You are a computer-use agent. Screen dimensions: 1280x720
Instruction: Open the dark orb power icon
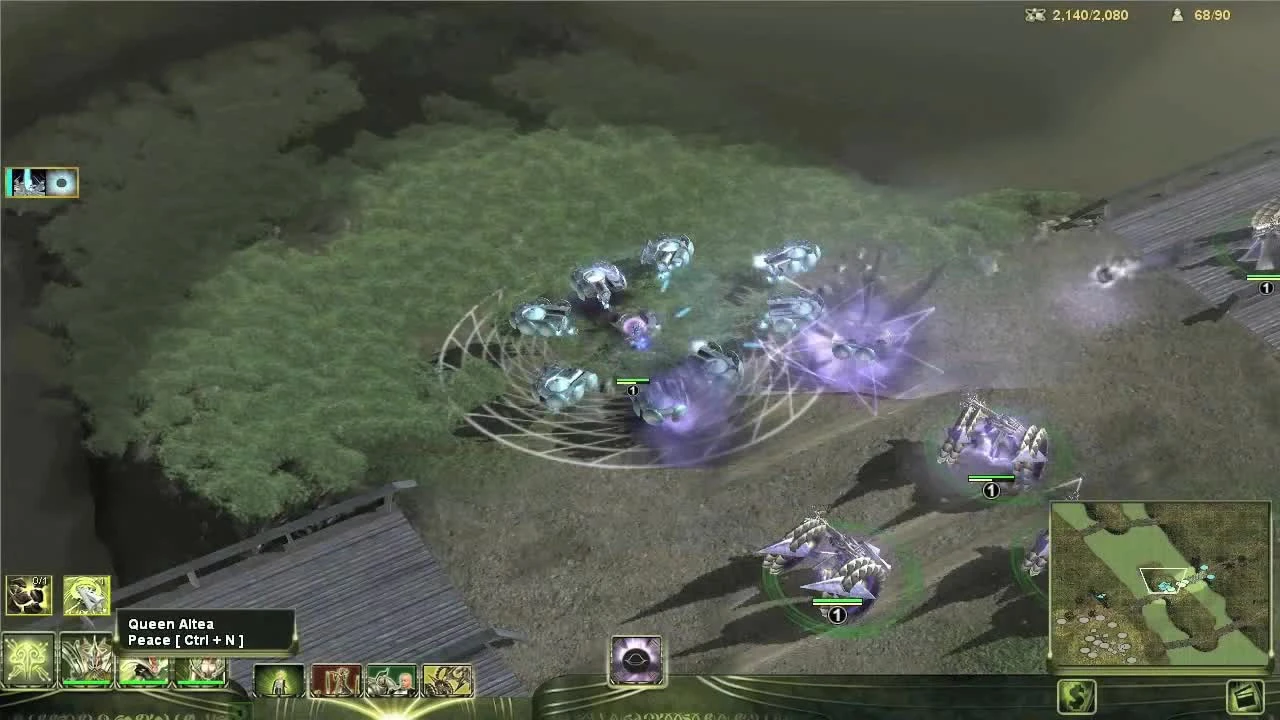pos(637,657)
